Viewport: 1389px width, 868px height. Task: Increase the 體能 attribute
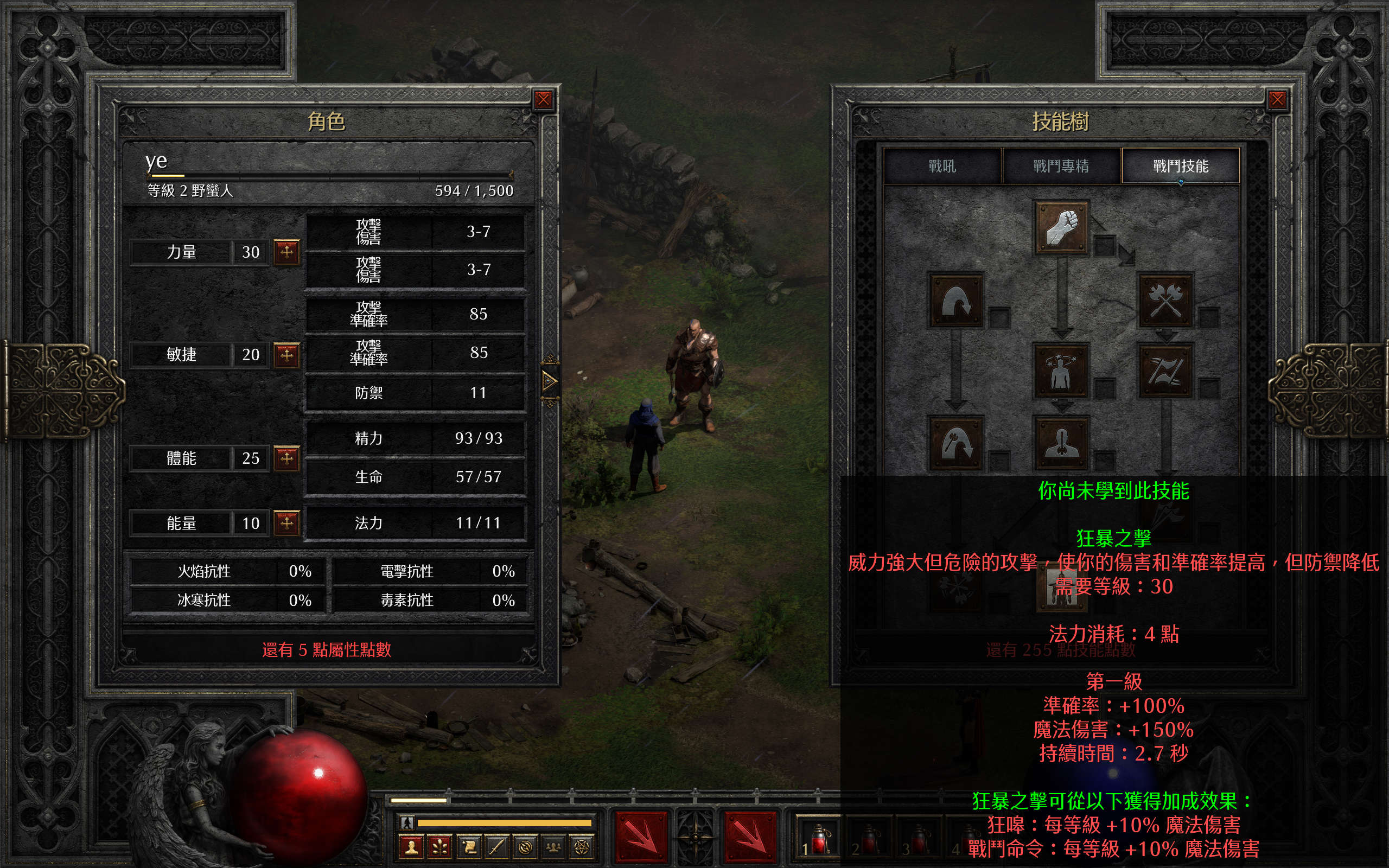tap(286, 458)
